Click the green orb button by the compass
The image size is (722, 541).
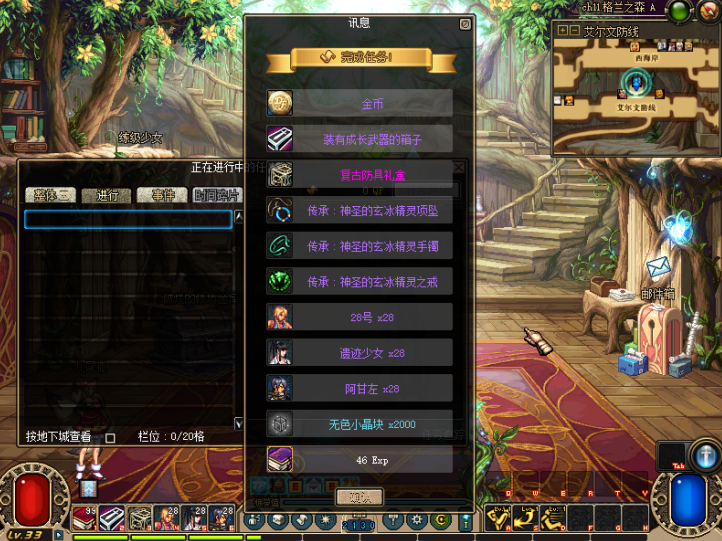pyautogui.click(x=680, y=11)
